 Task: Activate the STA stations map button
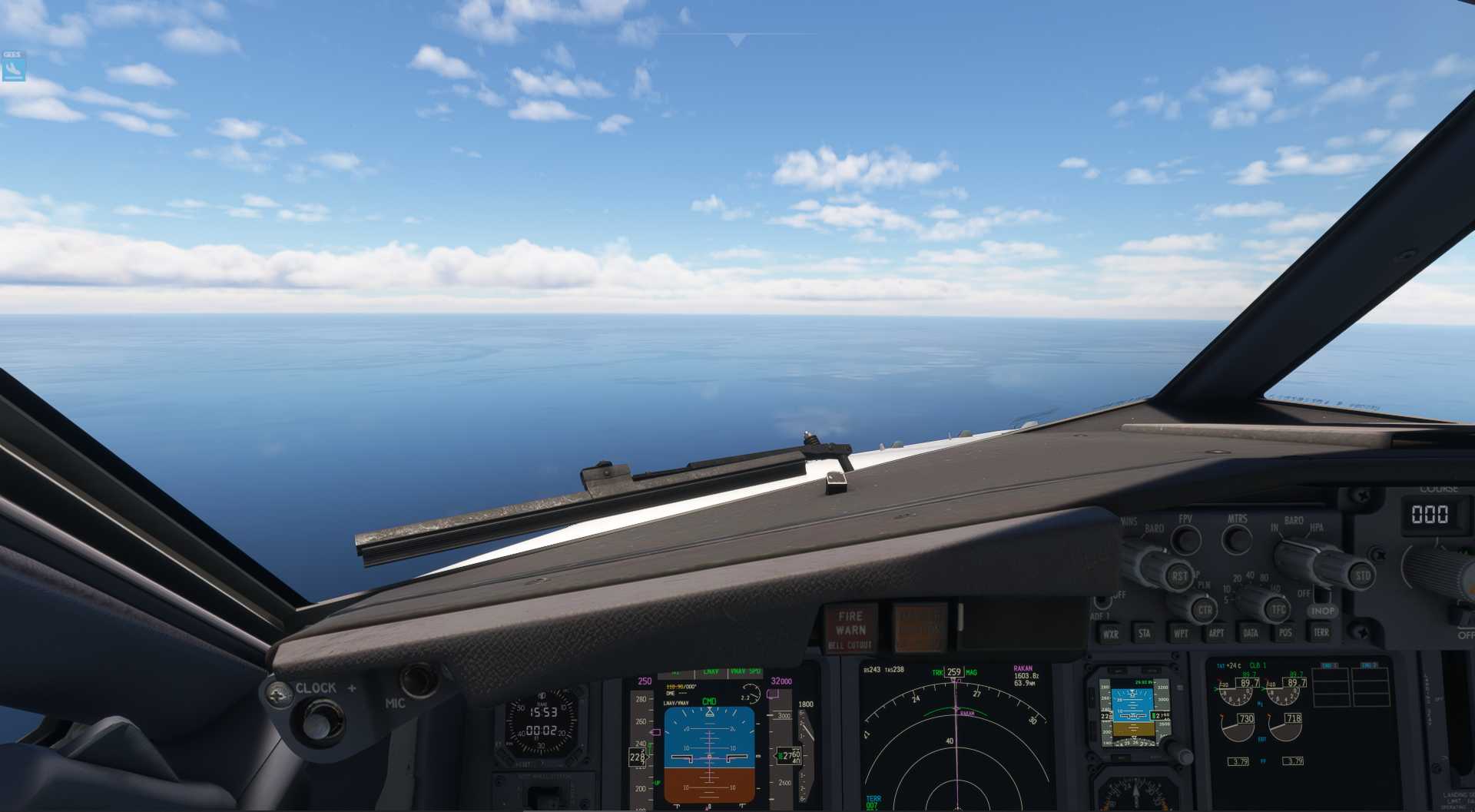(x=1145, y=634)
